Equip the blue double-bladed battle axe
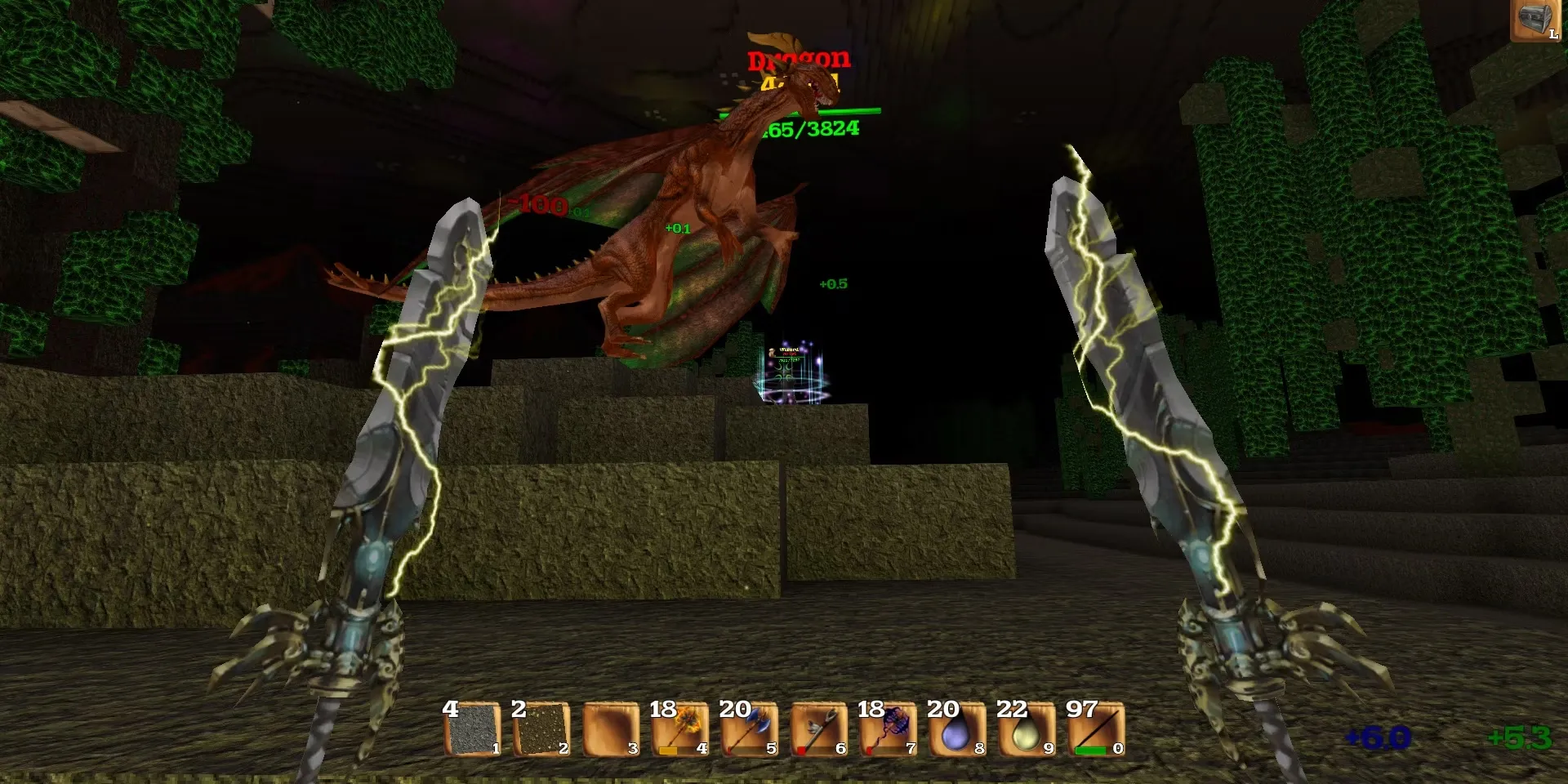Screen dimensions: 1568x784 point(750,729)
